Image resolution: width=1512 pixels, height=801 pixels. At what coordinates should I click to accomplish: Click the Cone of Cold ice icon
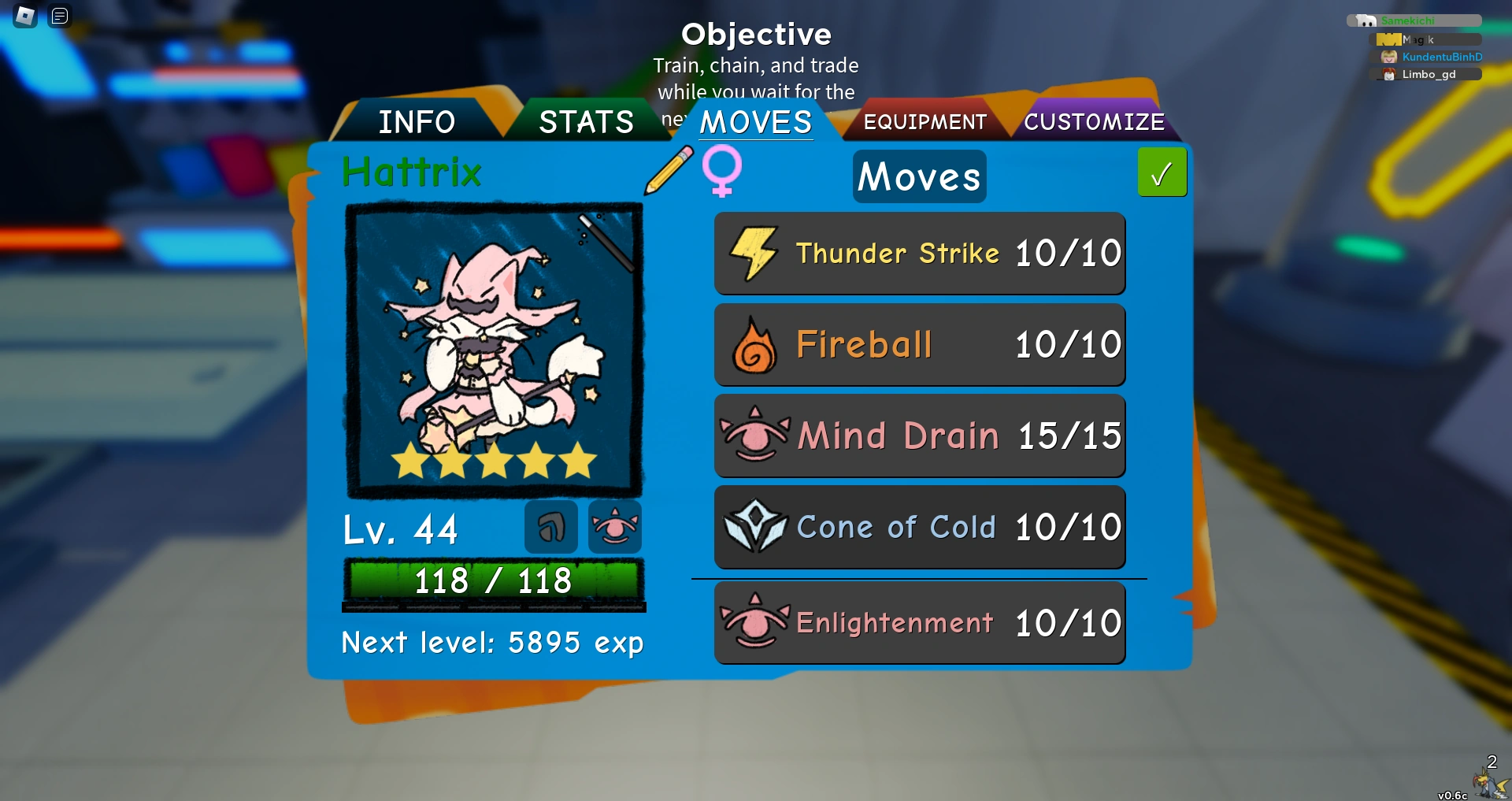point(755,527)
